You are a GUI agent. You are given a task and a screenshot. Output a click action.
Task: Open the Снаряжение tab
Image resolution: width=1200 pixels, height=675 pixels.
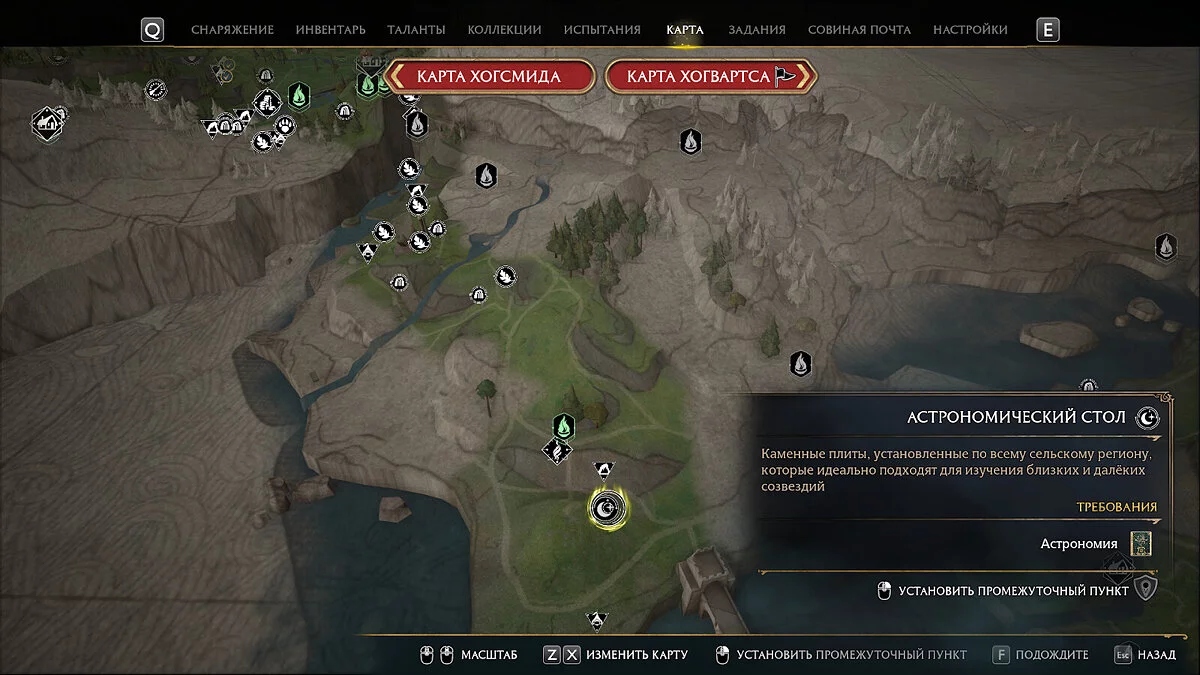pos(232,30)
